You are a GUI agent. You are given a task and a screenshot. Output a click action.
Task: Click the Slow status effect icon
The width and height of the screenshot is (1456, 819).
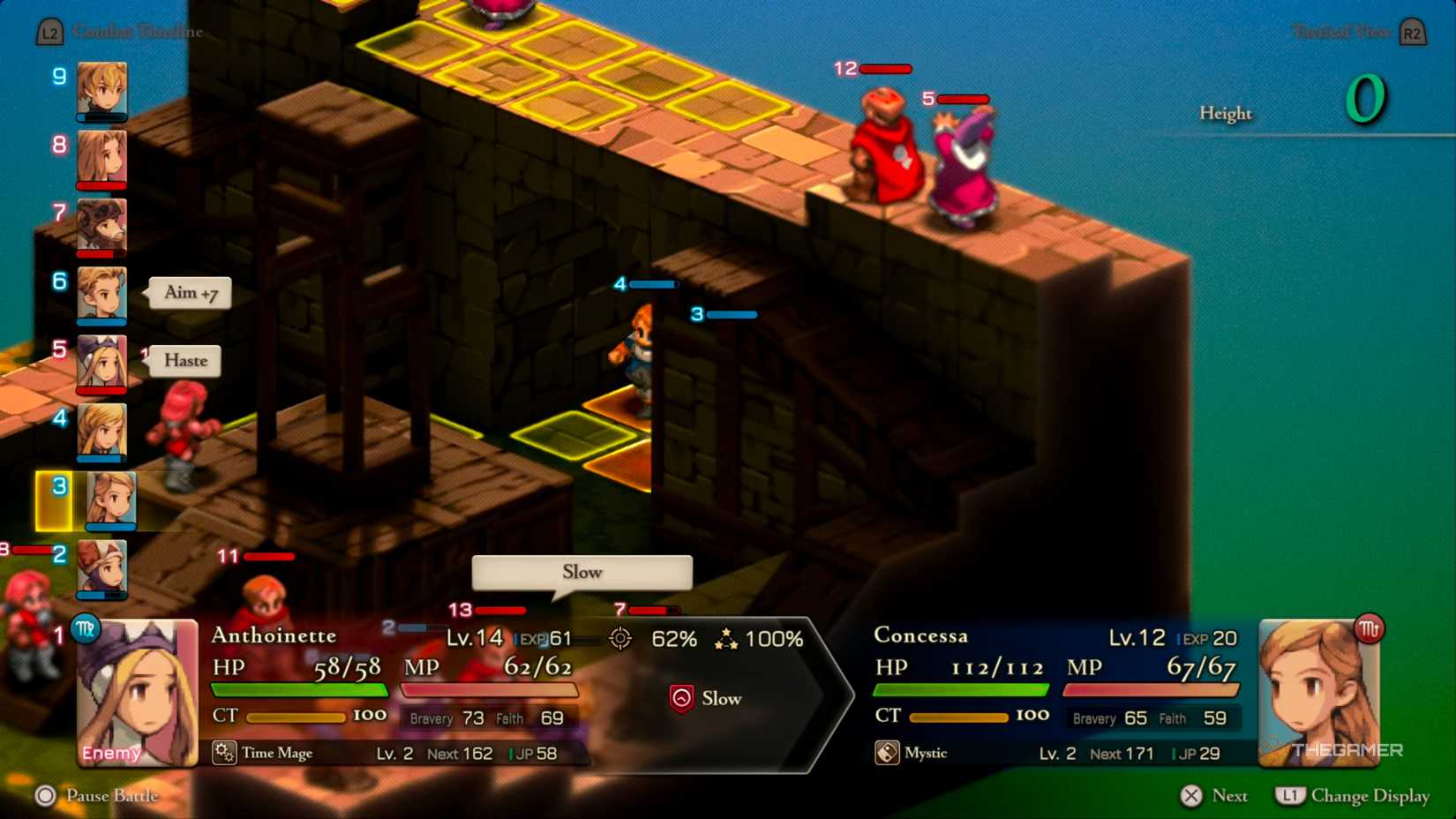point(681,699)
